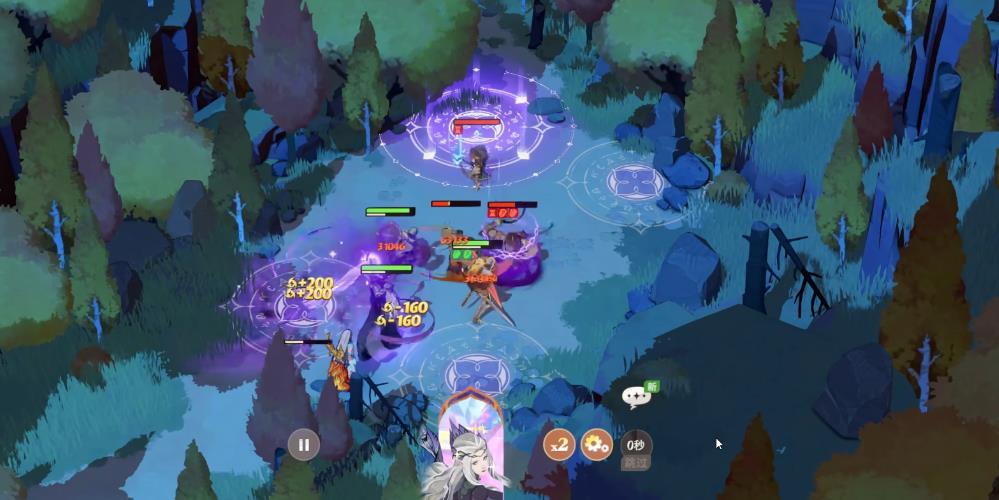This screenshot has width=999, height=500.
Task: Toggle the x2 battle speed
Action: click(x=558, y=444)
